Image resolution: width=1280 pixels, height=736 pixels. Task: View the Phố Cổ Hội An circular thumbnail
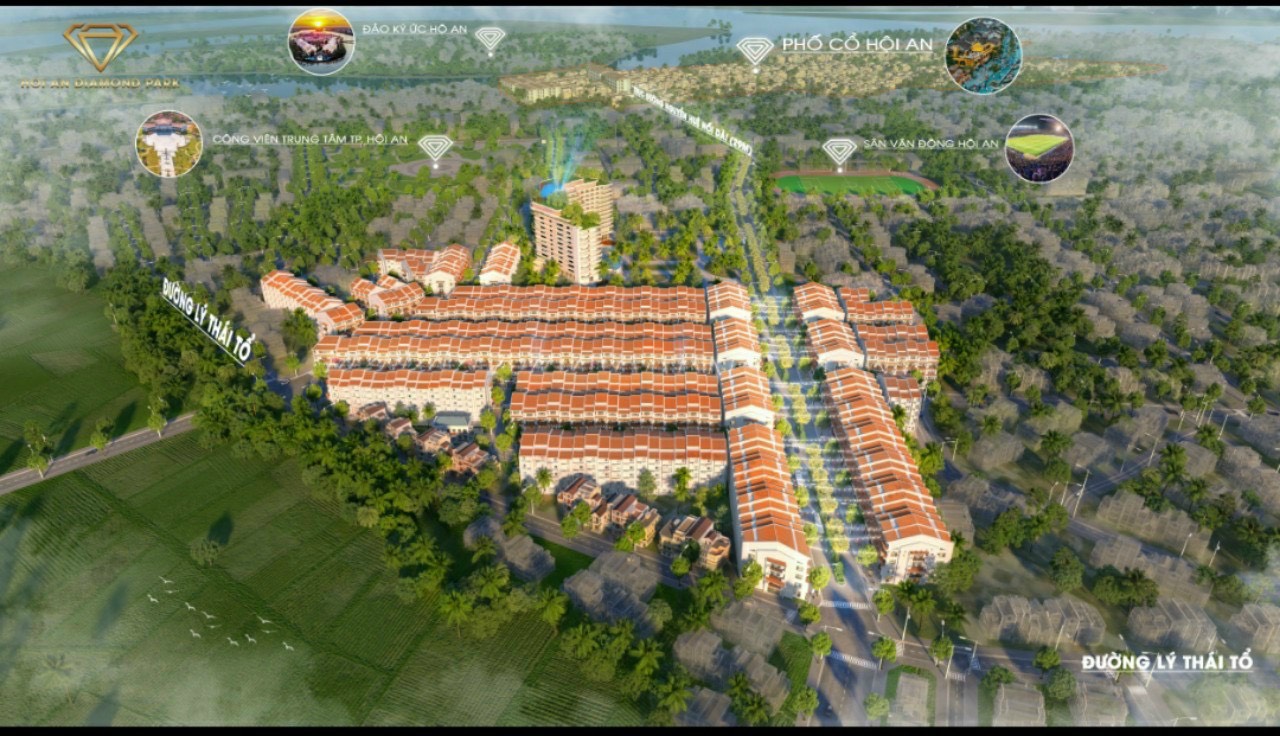coord(983,55)
